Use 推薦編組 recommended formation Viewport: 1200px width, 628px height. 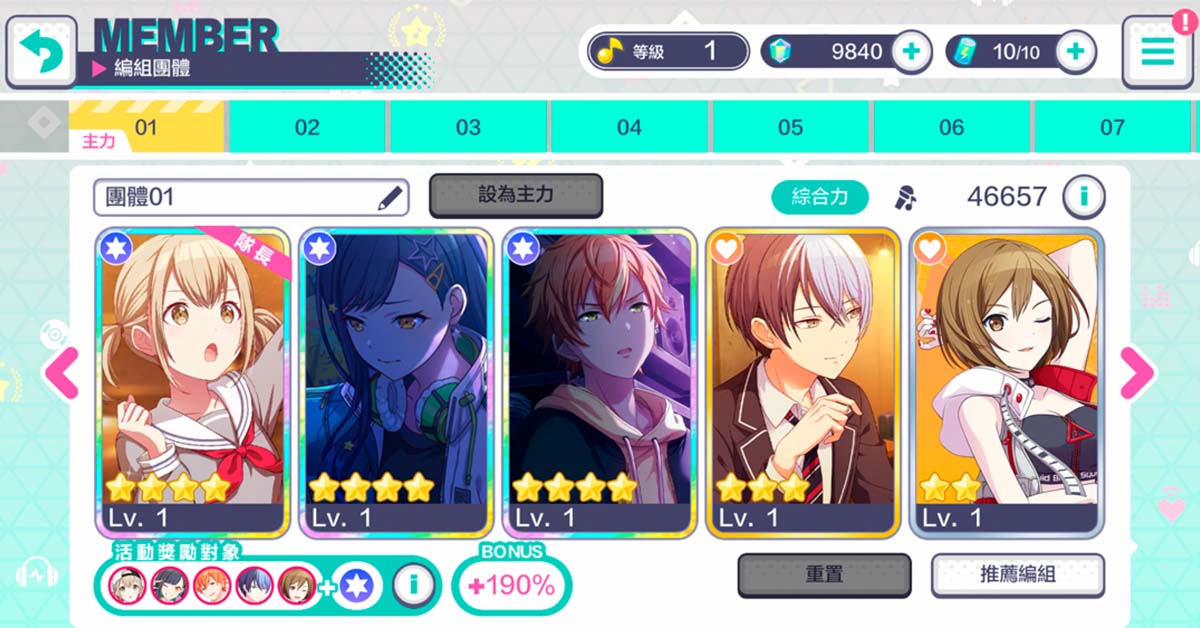pos(1017,575)
